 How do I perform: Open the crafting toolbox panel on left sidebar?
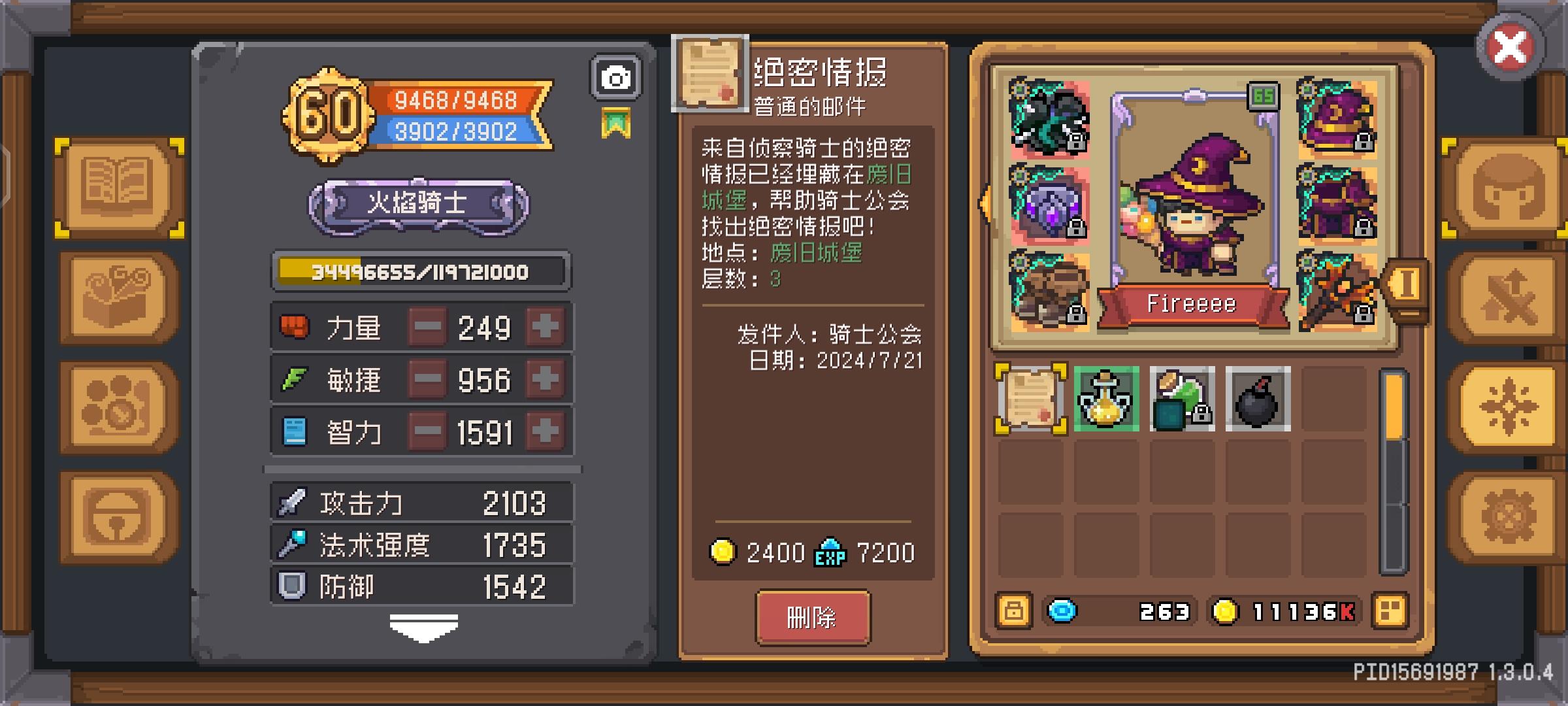[116, 297]
